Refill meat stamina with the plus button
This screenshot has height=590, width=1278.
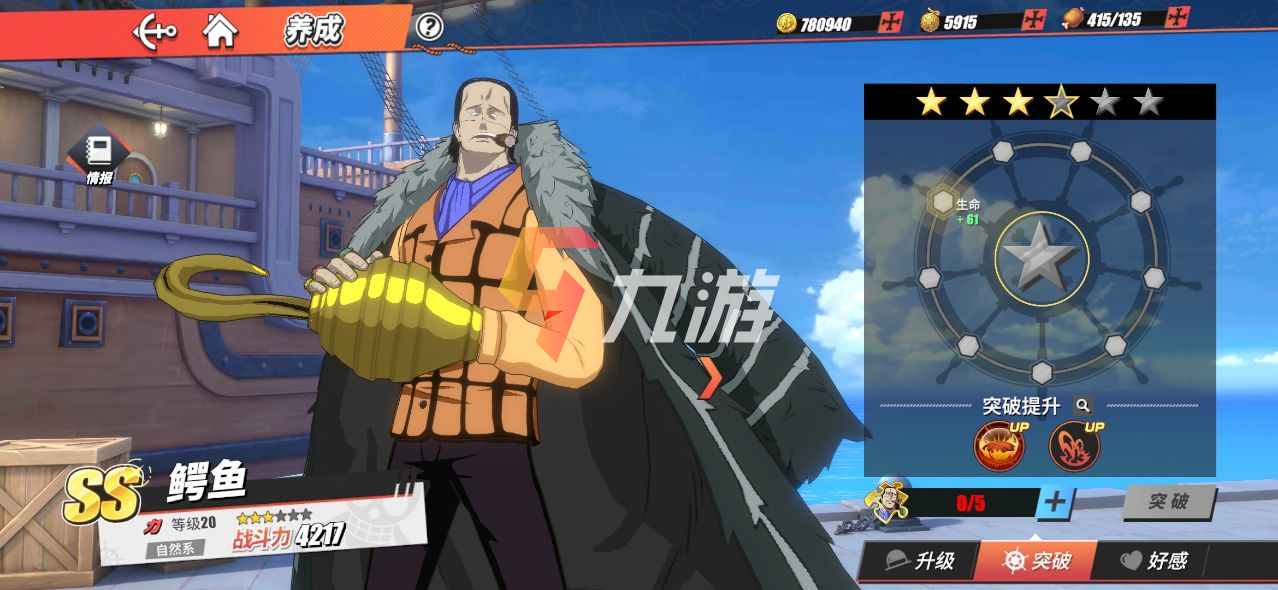coord(1179,17)
